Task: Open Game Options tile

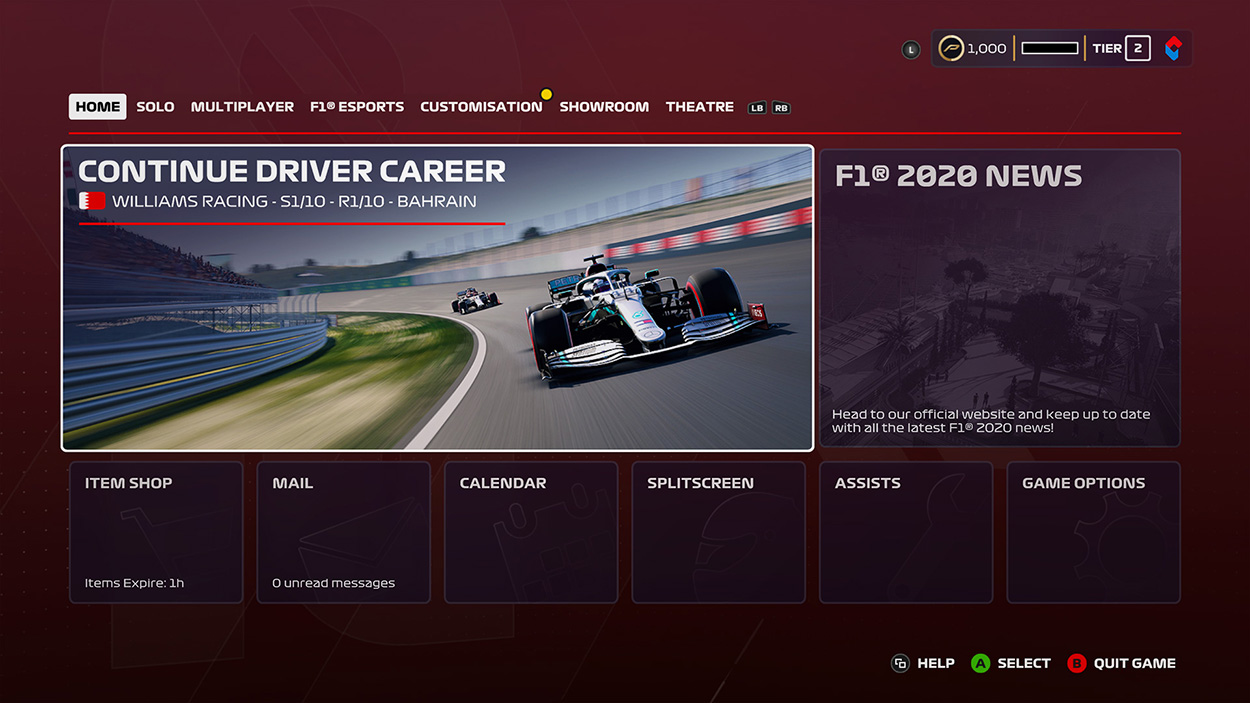Action: (x=1093, y=532)
